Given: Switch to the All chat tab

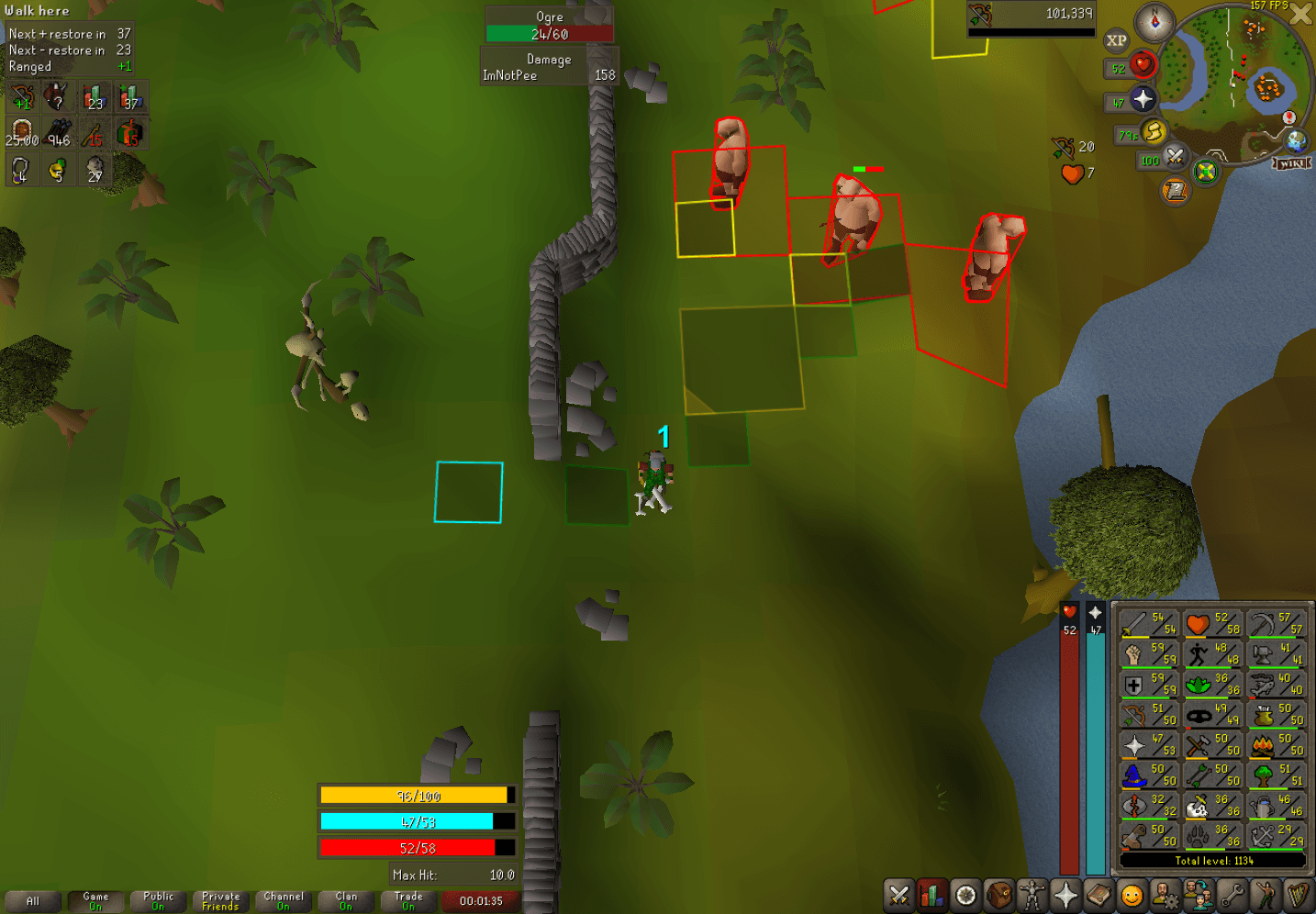Looking at the screenshot, I should click(x=32, y=901).
